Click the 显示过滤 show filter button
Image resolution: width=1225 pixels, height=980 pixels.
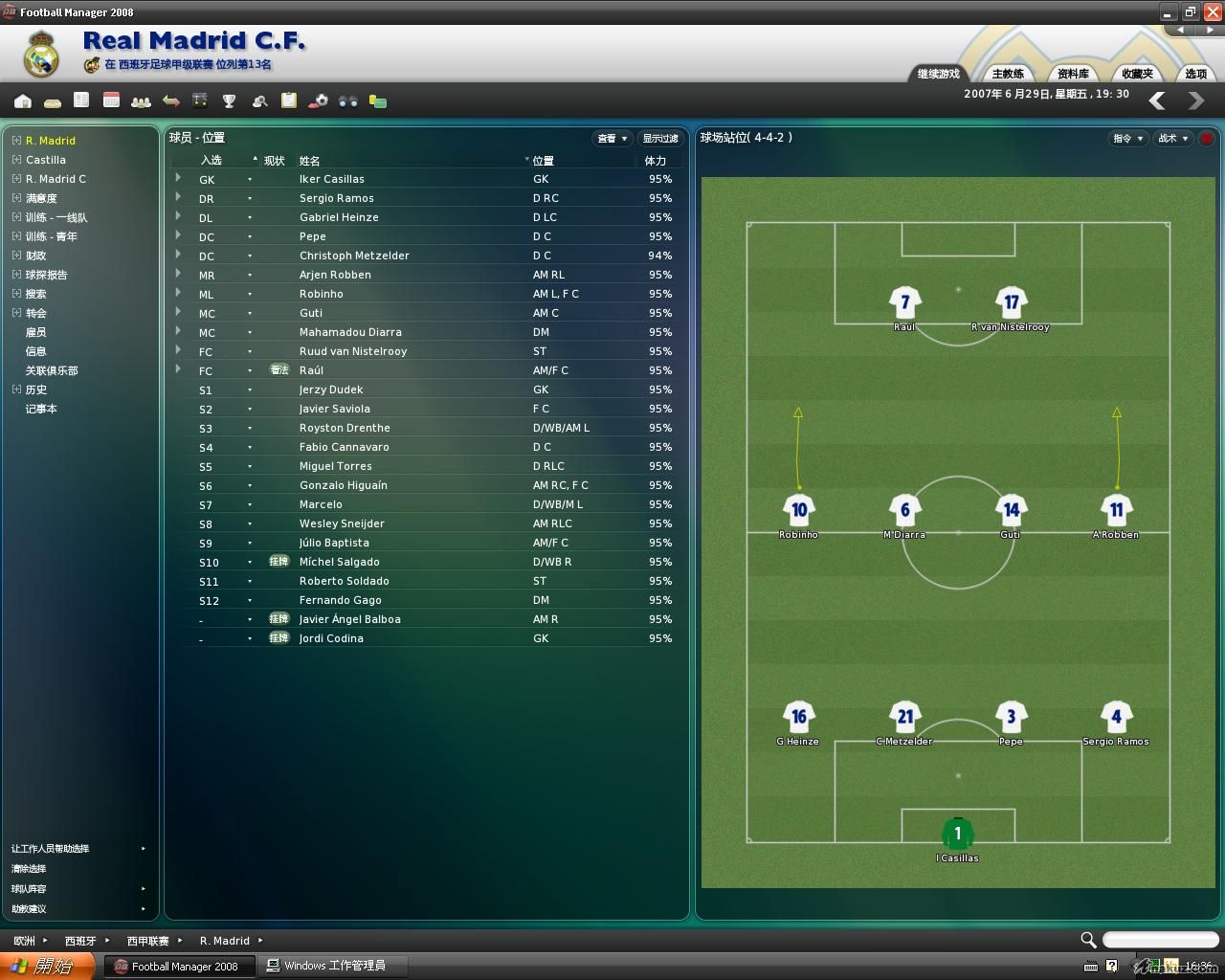[660, 139]
